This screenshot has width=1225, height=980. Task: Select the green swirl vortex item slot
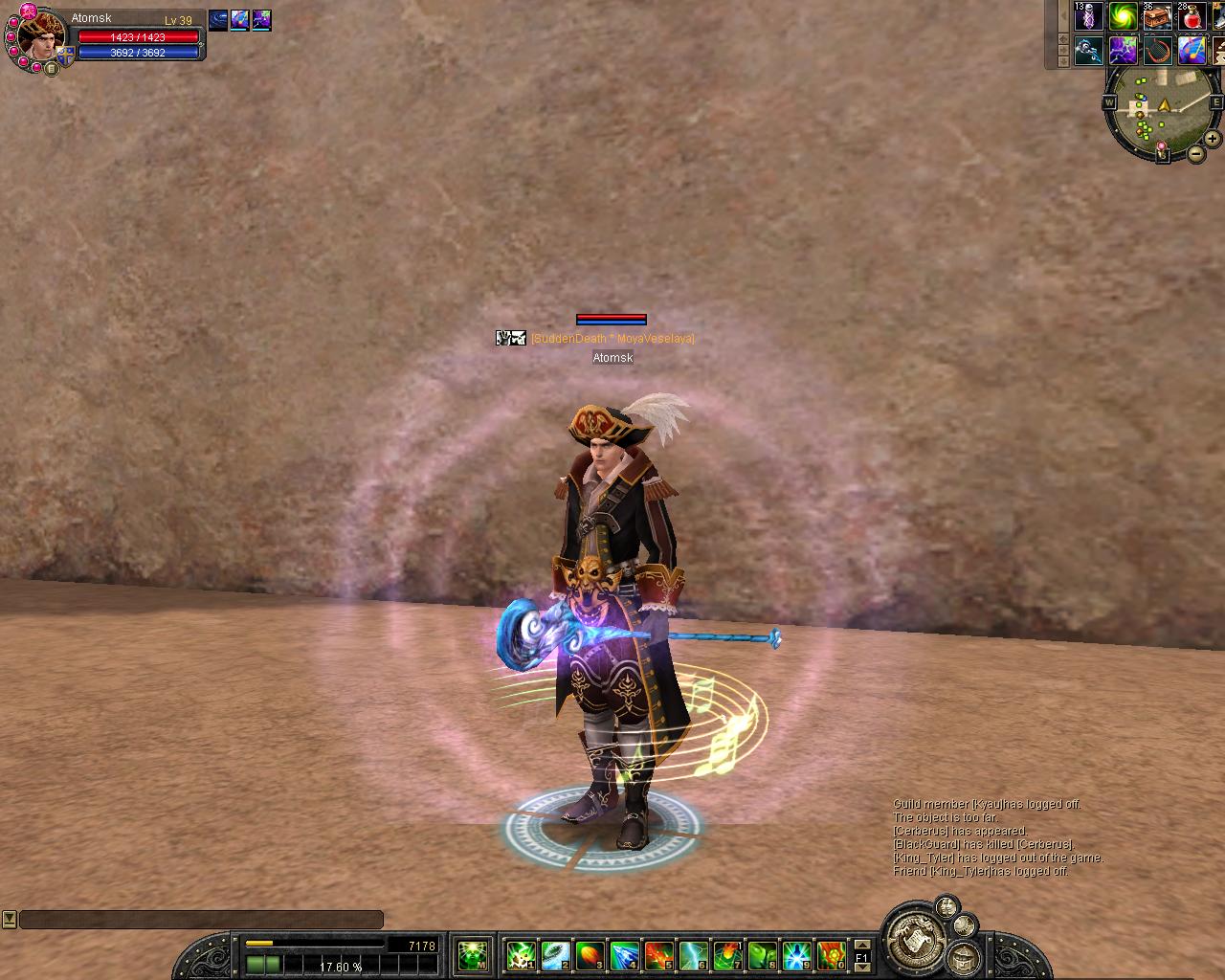click(1123, 16)
